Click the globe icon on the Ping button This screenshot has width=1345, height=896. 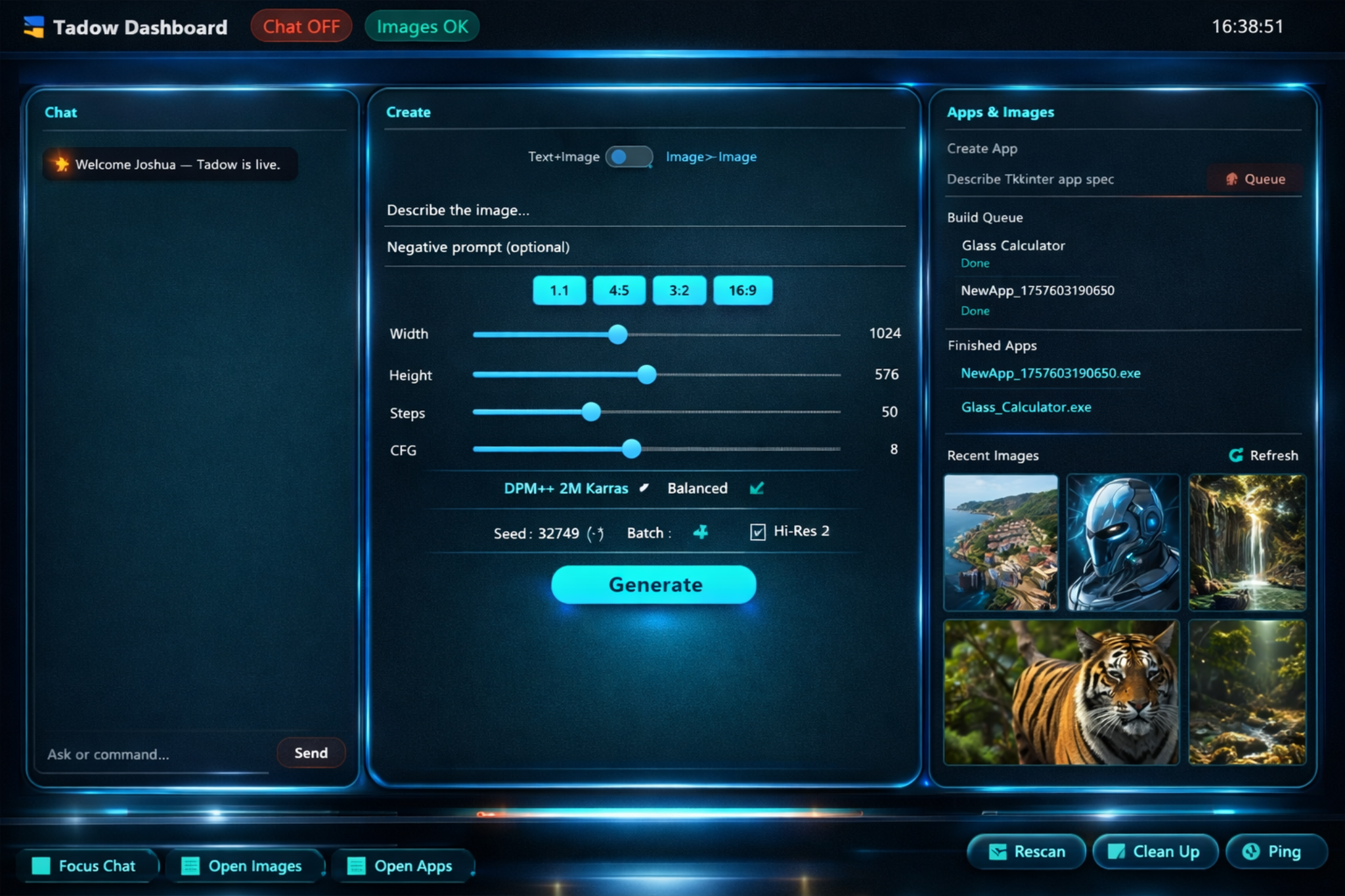point(1251,851)
